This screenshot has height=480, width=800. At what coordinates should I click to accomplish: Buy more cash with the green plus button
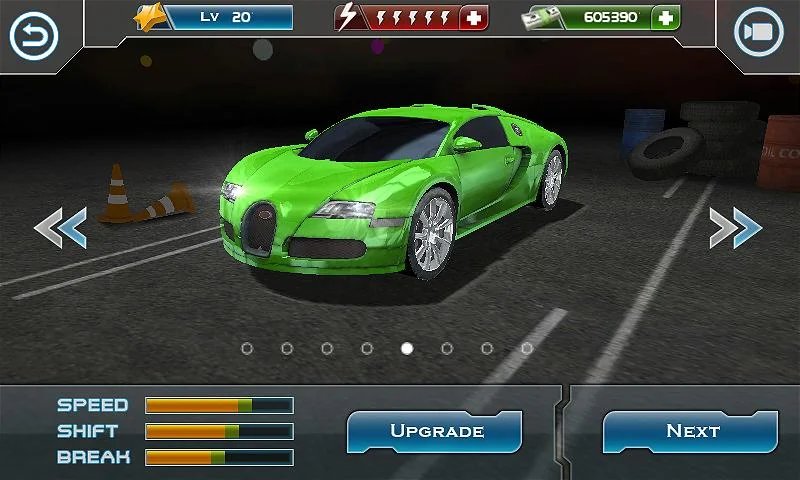666,18
